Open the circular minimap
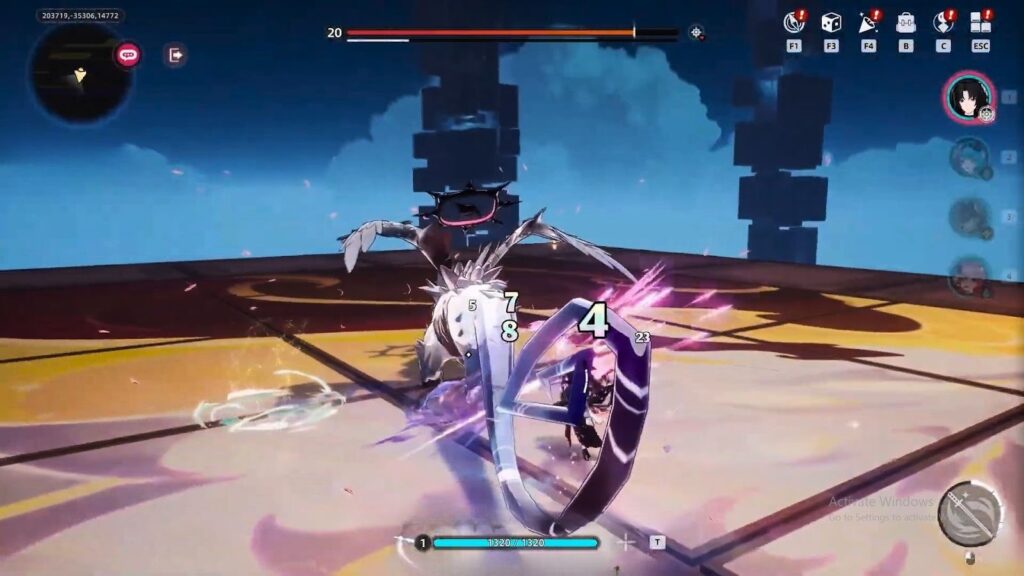The image size is (1024, 576). [x=81, y=72]
